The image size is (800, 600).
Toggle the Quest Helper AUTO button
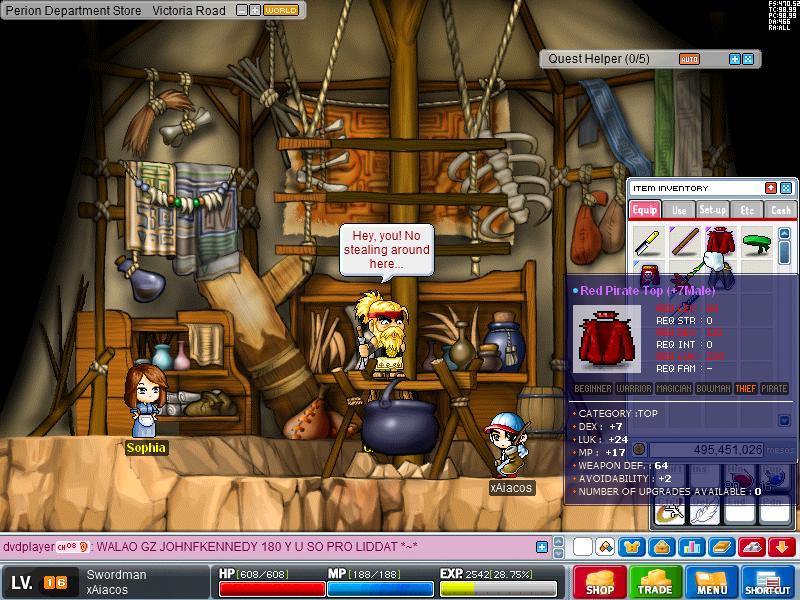tap(689, 59)
